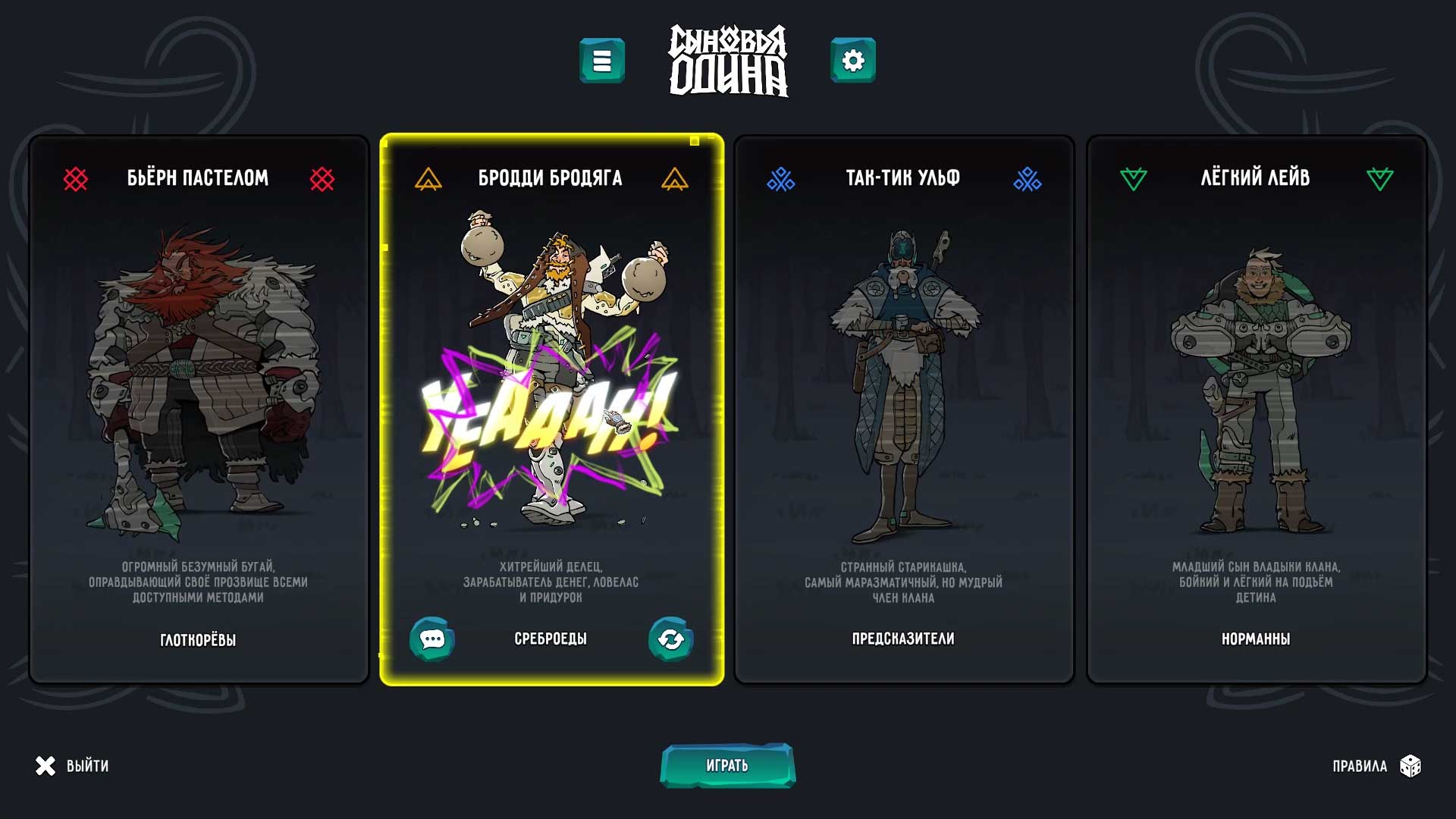Exit via the ВЫЙТИ button

coord(73,766)
